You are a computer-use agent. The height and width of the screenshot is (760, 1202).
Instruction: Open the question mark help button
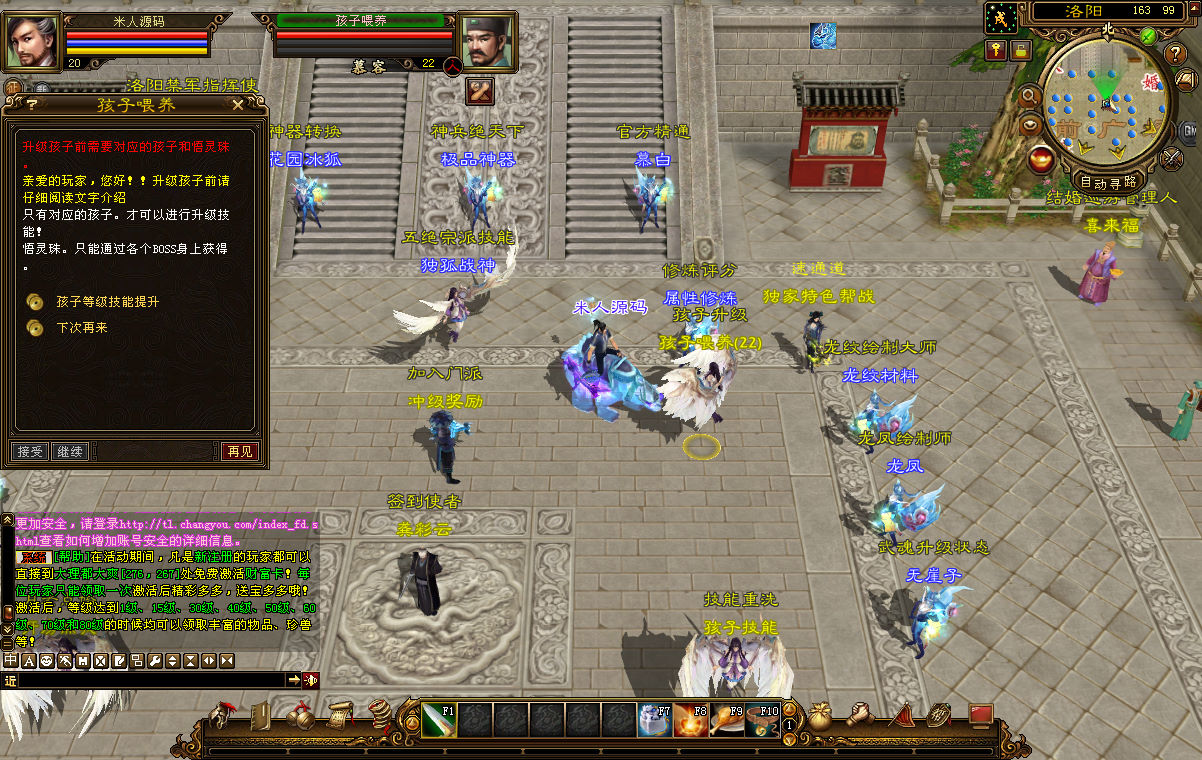(1177, 55)
